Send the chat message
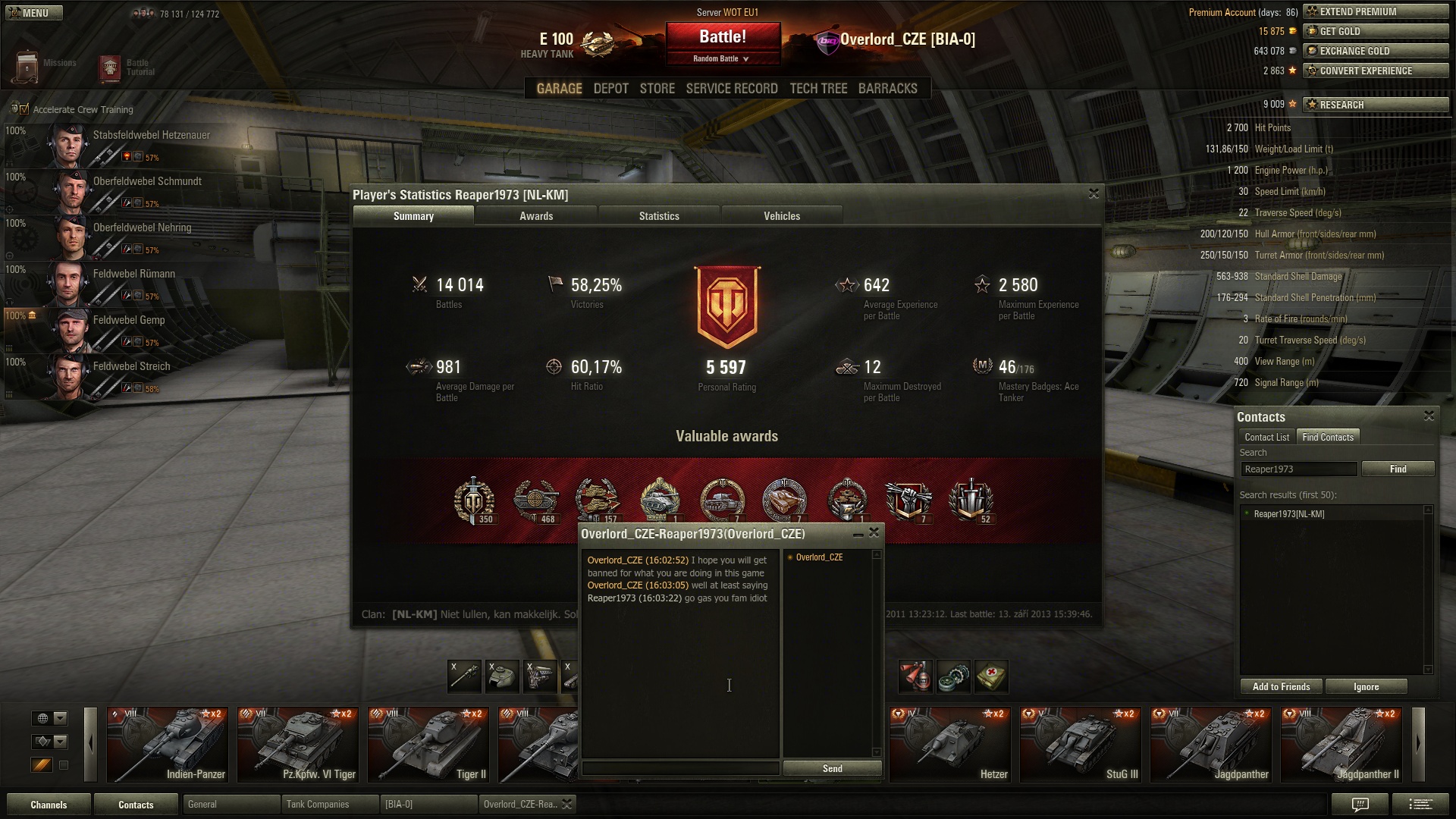Screen dimensions: 1456x819 coord(832,768)
